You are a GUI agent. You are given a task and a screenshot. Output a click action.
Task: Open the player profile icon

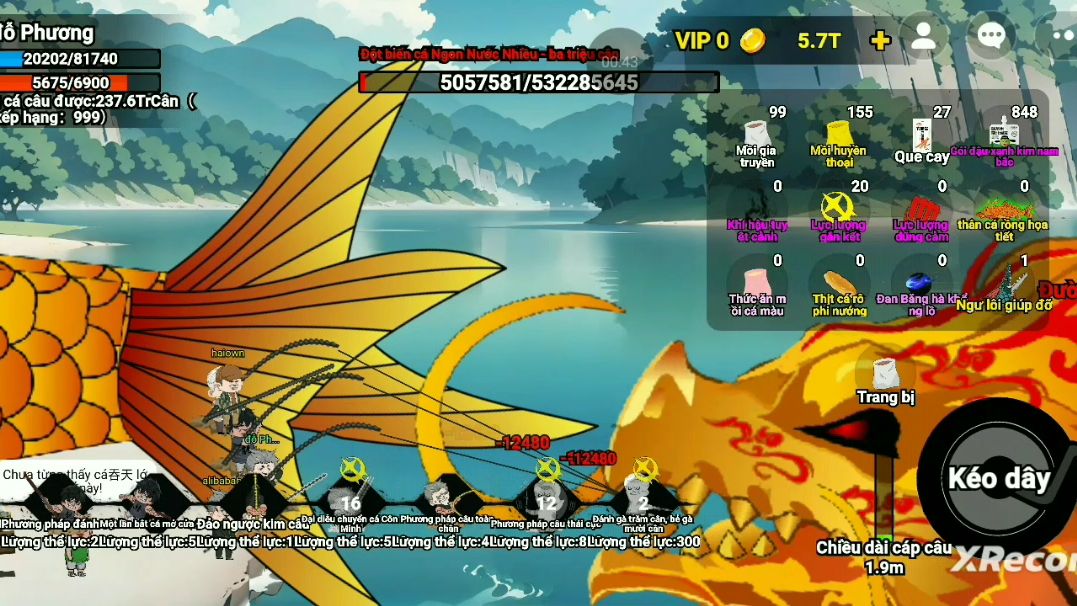(924, 38)
